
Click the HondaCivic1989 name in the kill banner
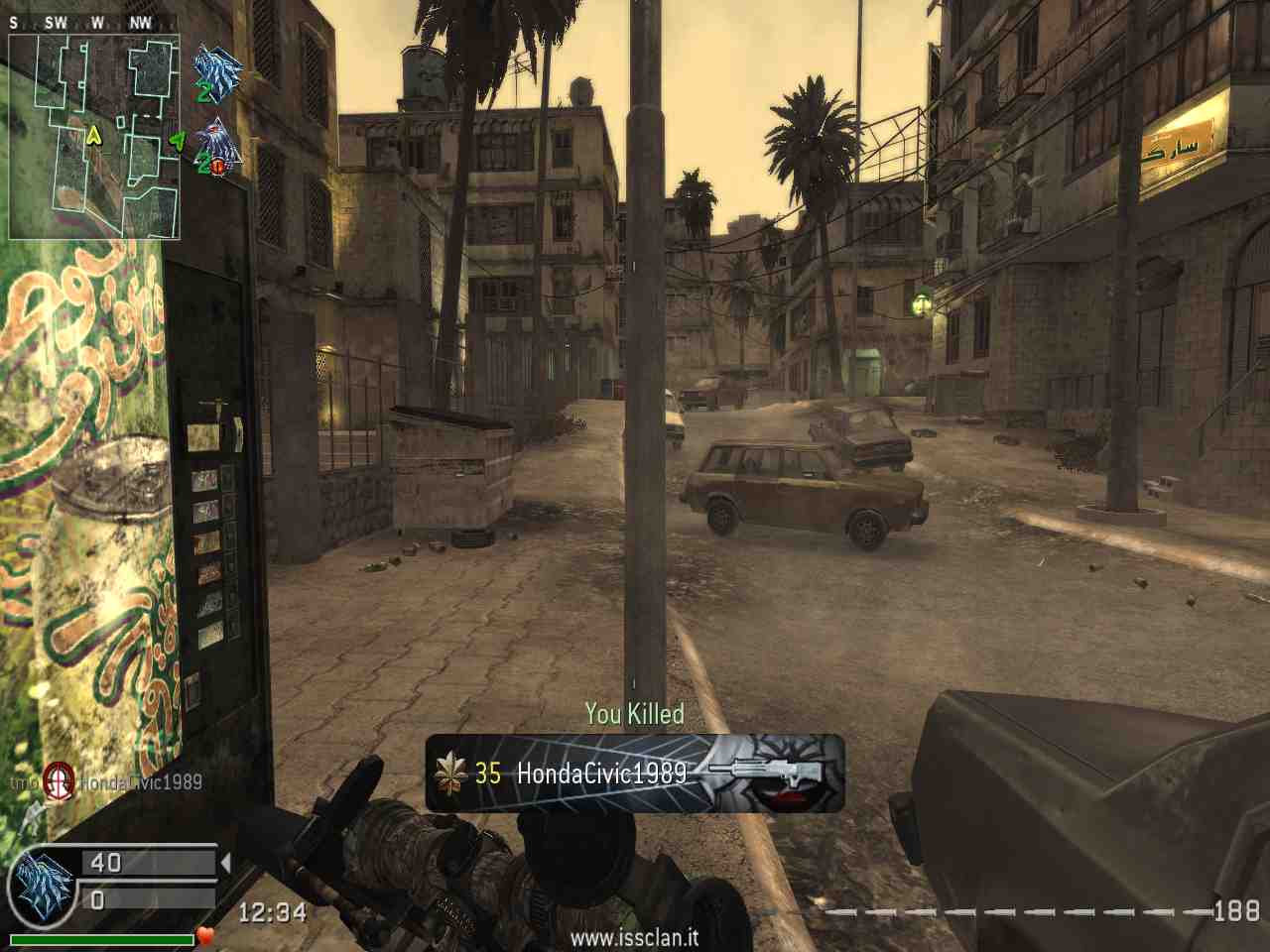click(x=601, y=773)
